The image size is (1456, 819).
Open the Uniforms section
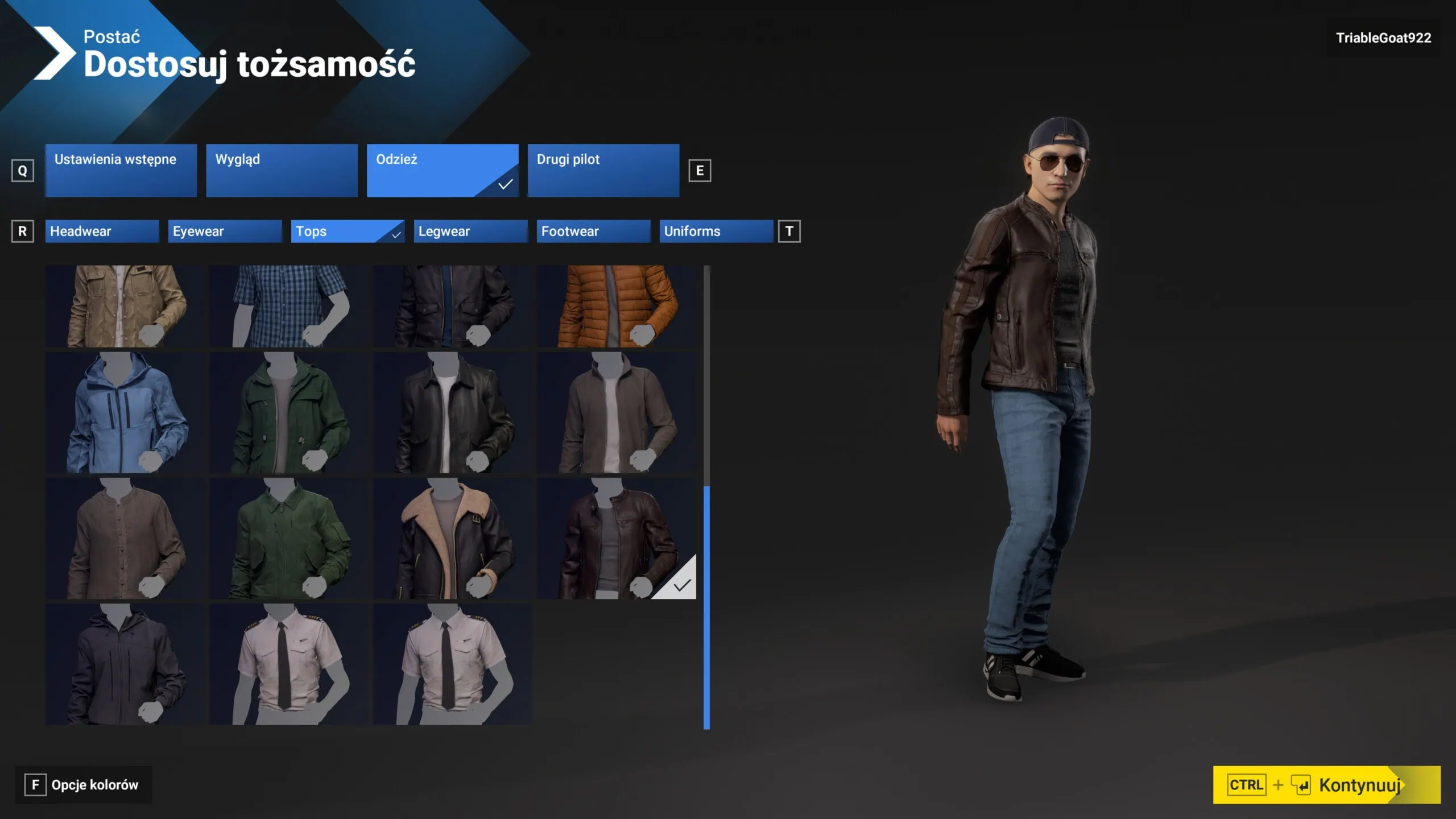coord(716,231)
